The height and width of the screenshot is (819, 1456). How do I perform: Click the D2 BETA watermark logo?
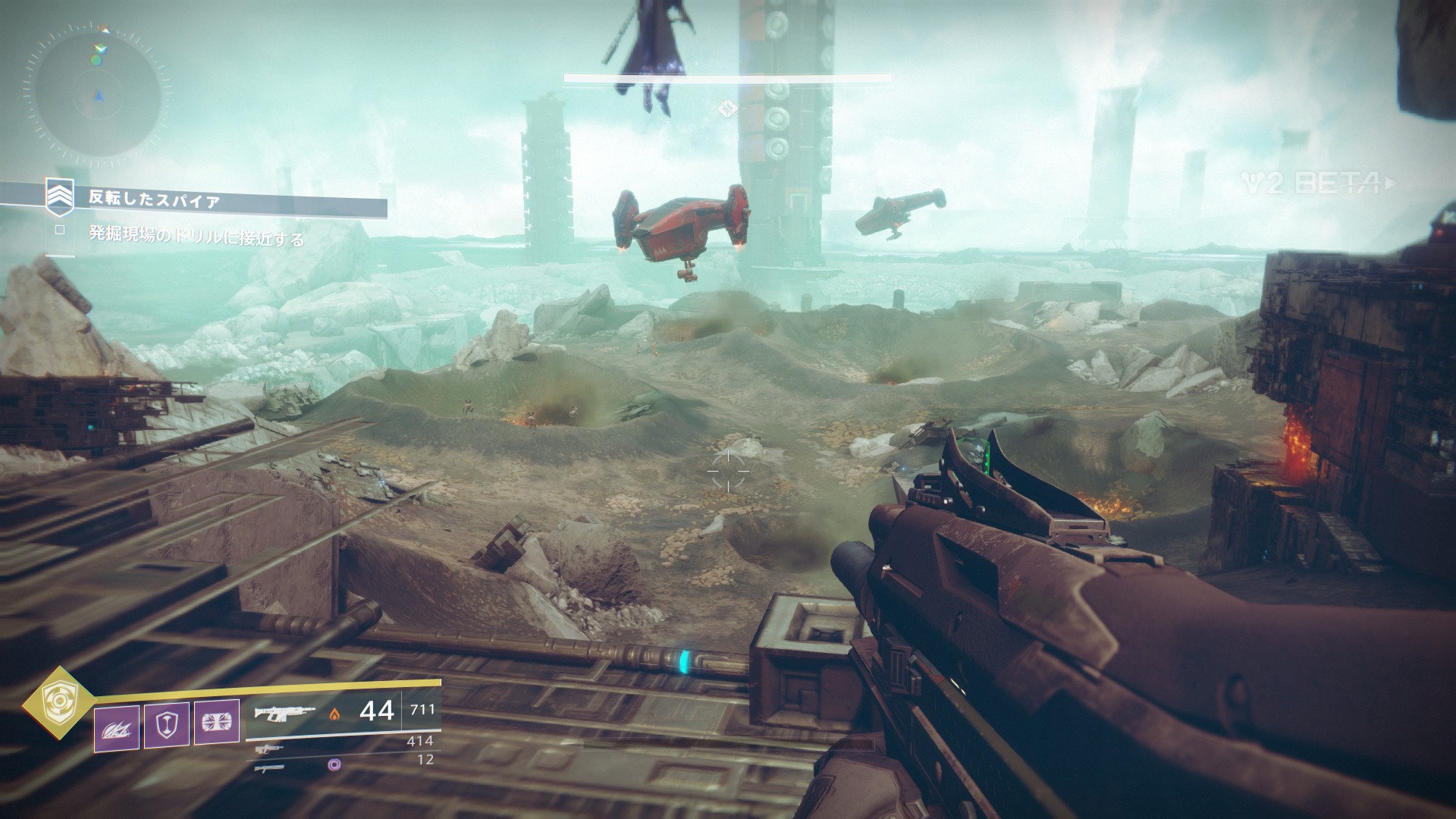[1318, 183]
